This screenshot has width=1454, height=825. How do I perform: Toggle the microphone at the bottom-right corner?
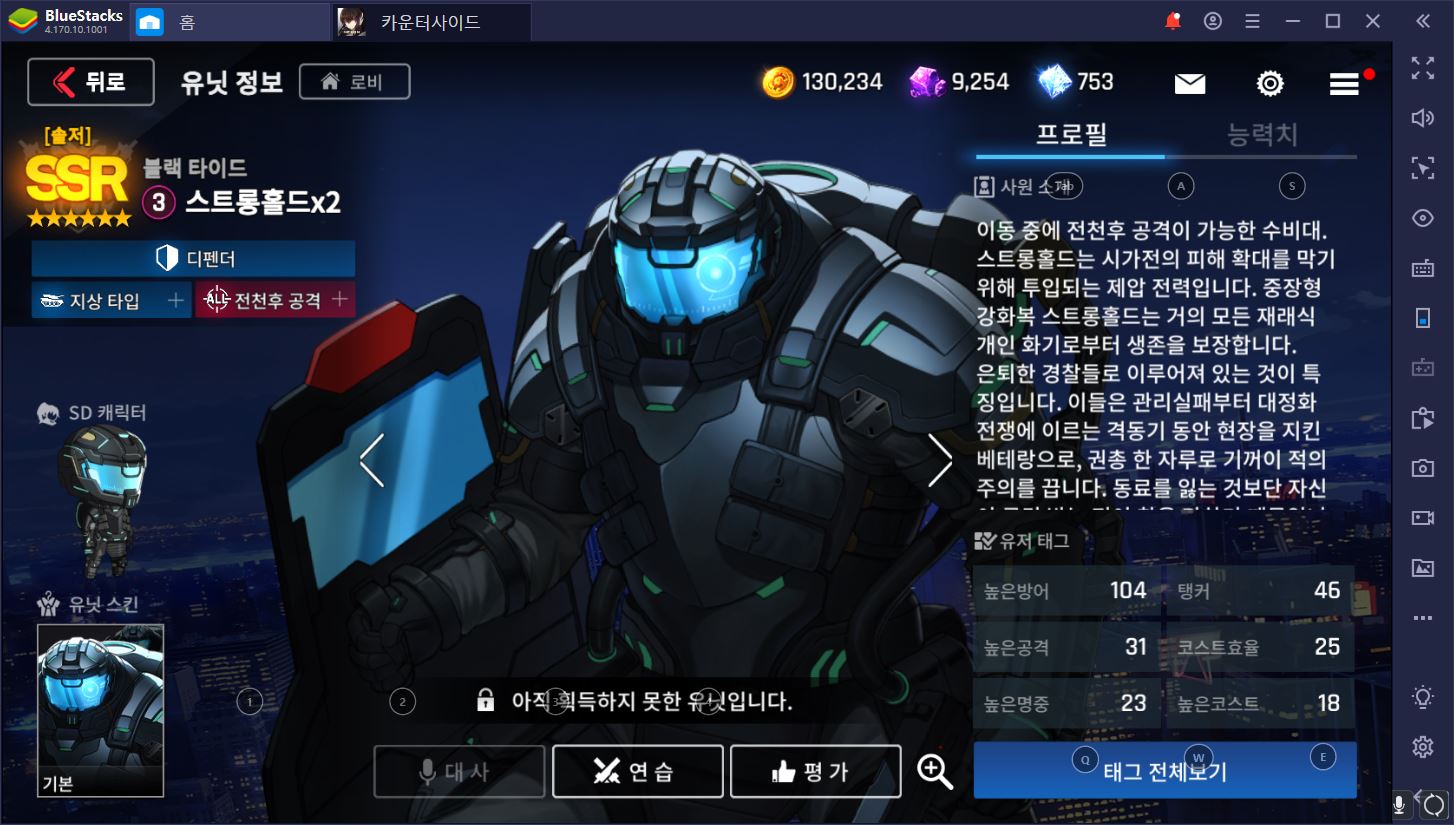coord(1398,803)
